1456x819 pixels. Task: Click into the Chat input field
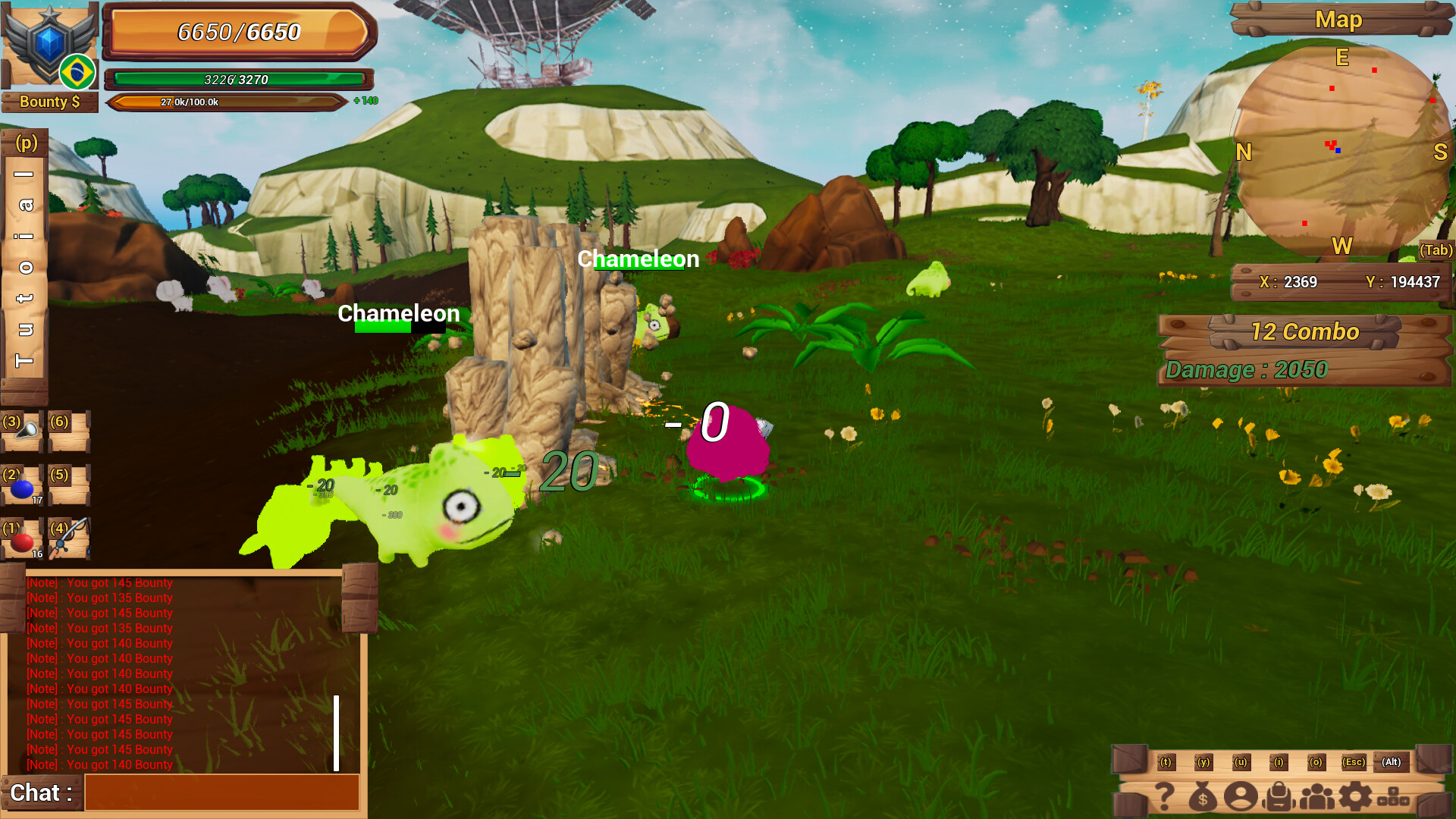pos(221,792)
